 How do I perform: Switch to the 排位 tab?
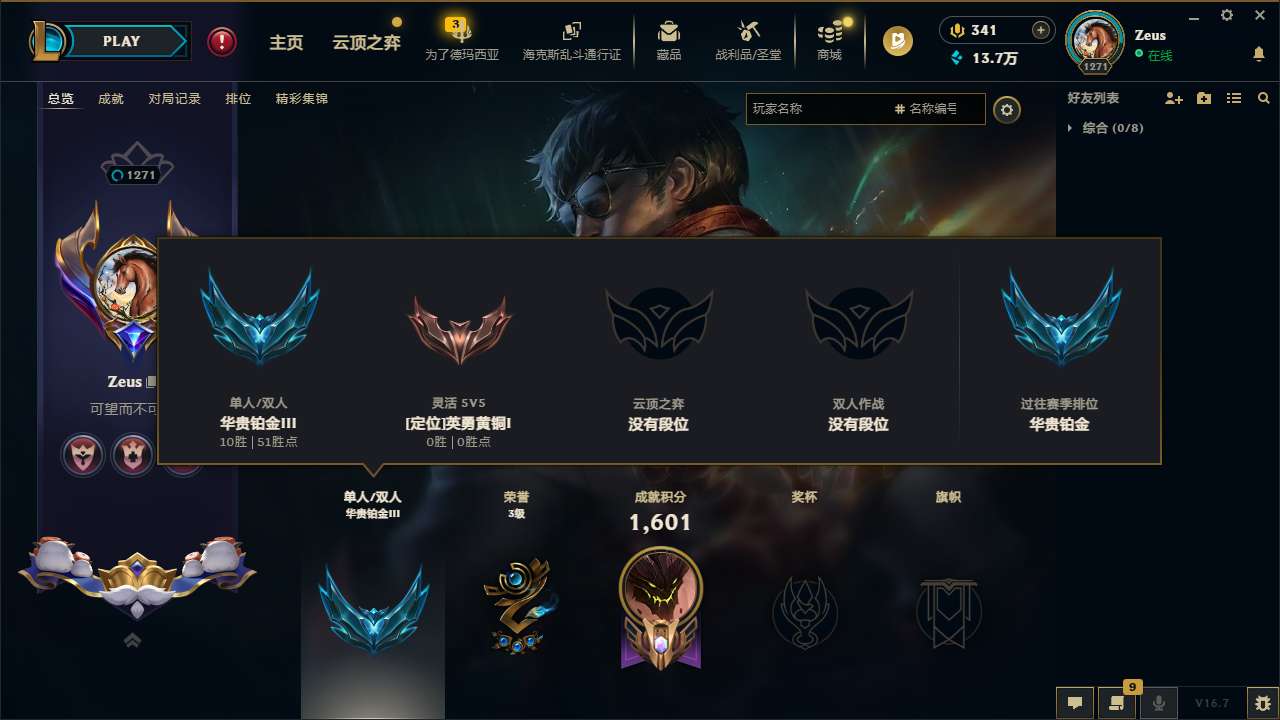tap(238, 99)
